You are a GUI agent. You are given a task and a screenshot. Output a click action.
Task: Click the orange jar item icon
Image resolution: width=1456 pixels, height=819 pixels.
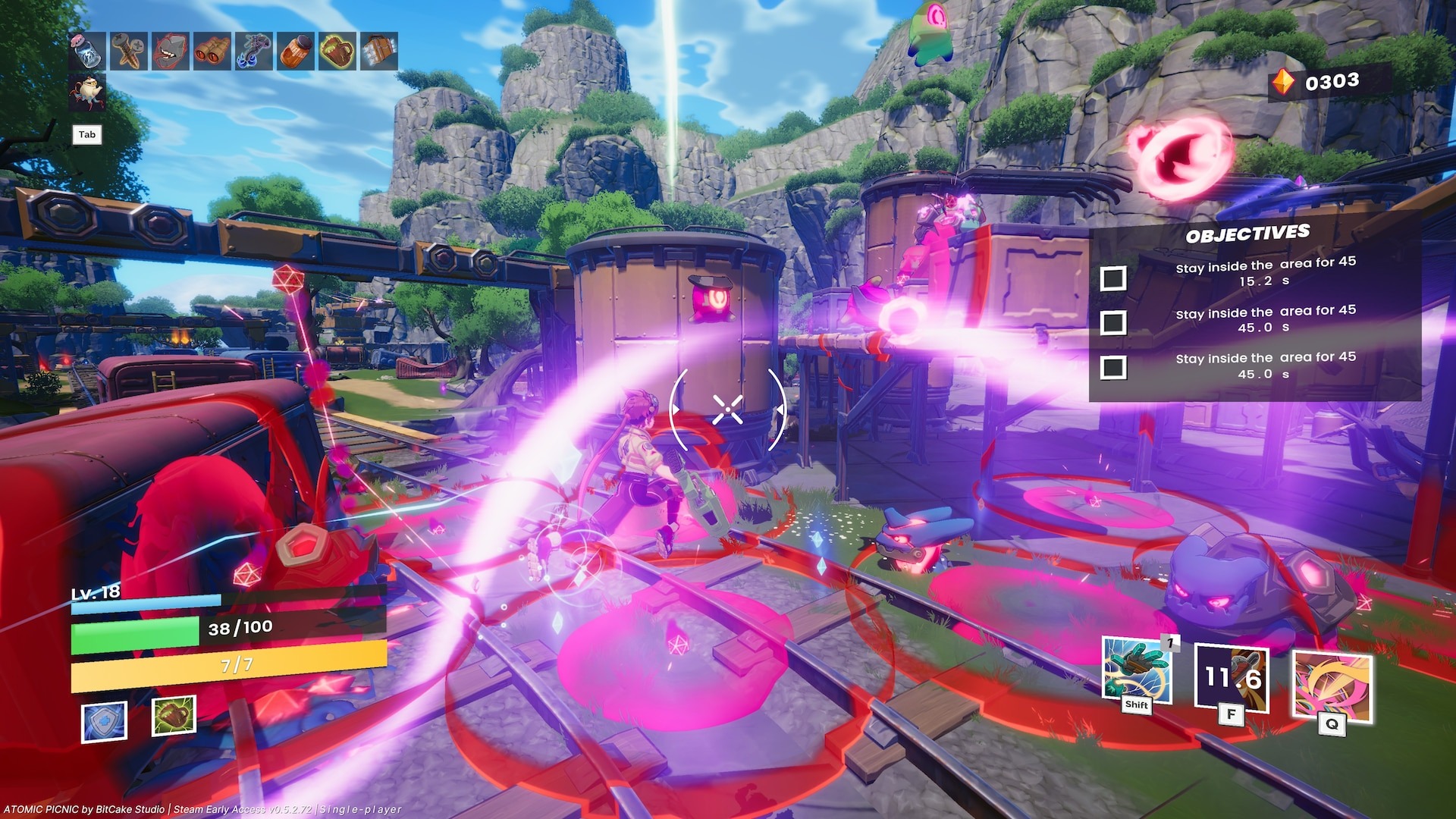click(x=295, y=51)
